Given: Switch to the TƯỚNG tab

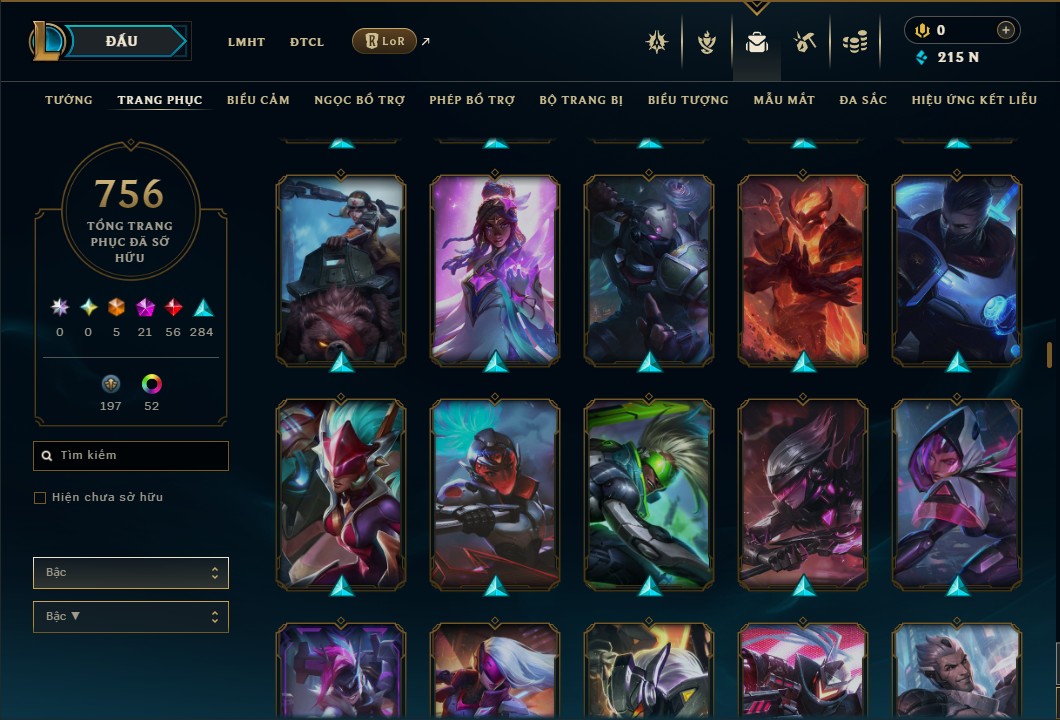Looking at the screenshot, I should (69, 100).
